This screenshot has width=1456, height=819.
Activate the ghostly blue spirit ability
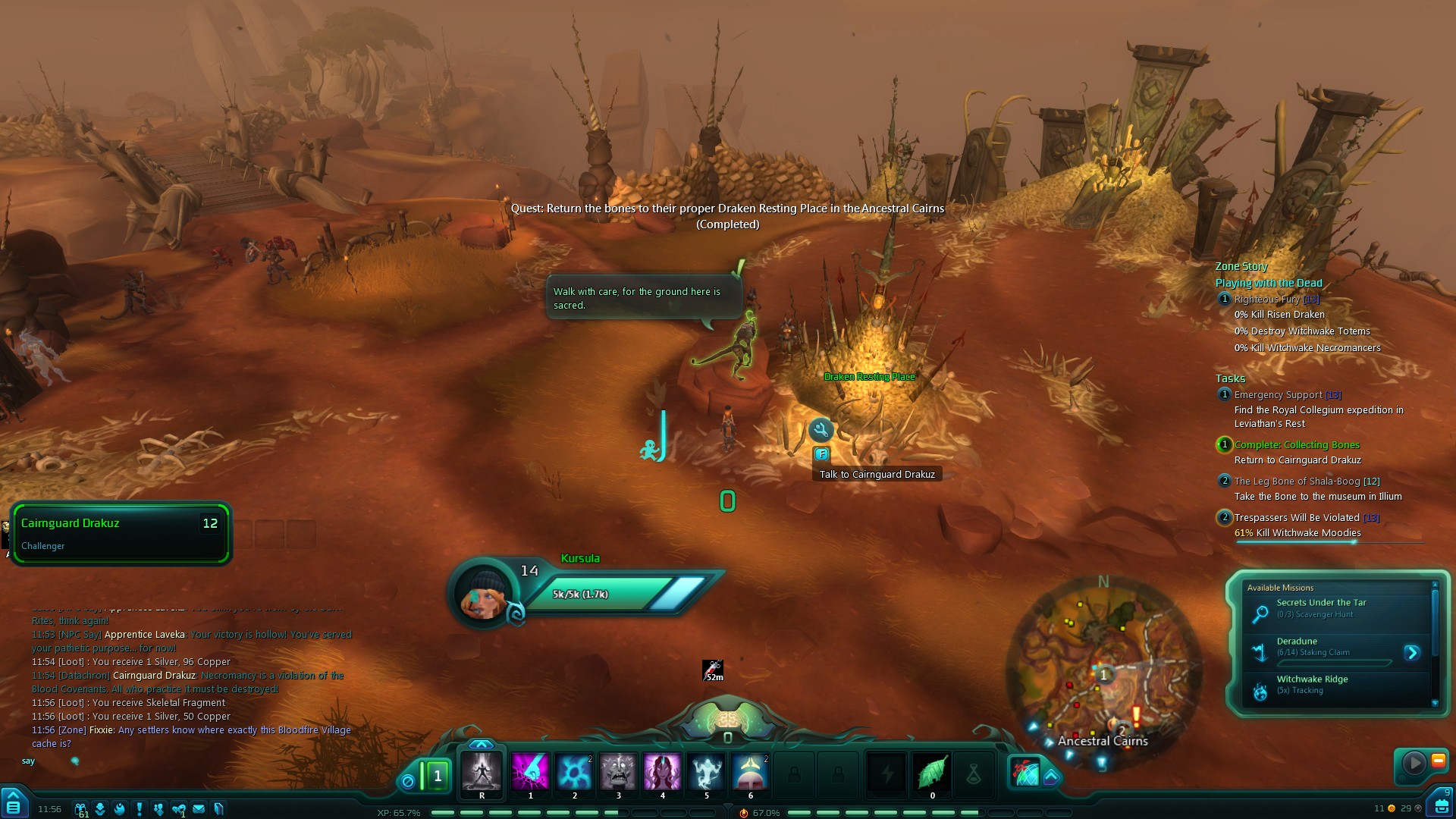click(x=706, y=772)
